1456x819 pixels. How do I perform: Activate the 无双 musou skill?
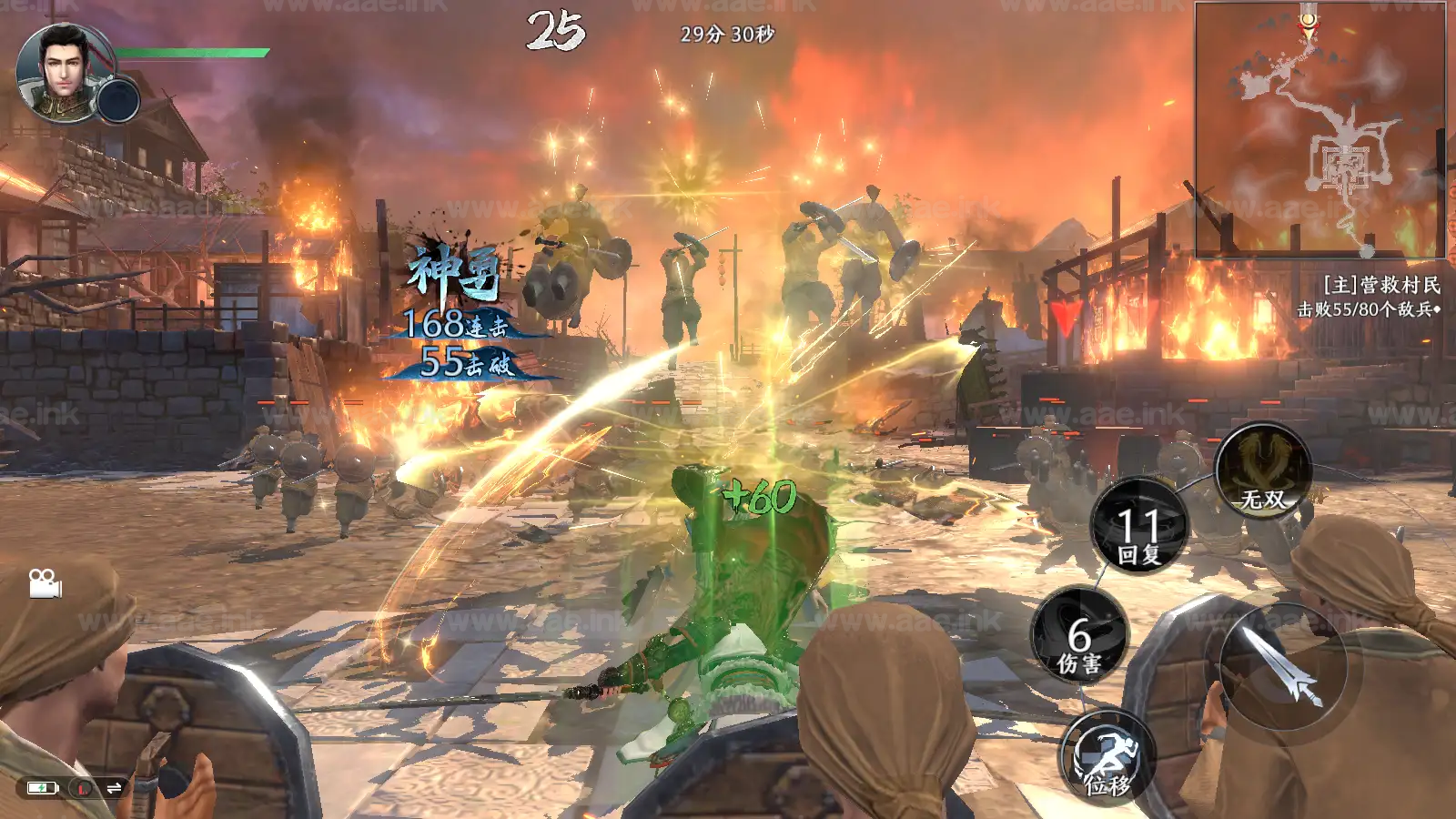[x=1263, y=472]
